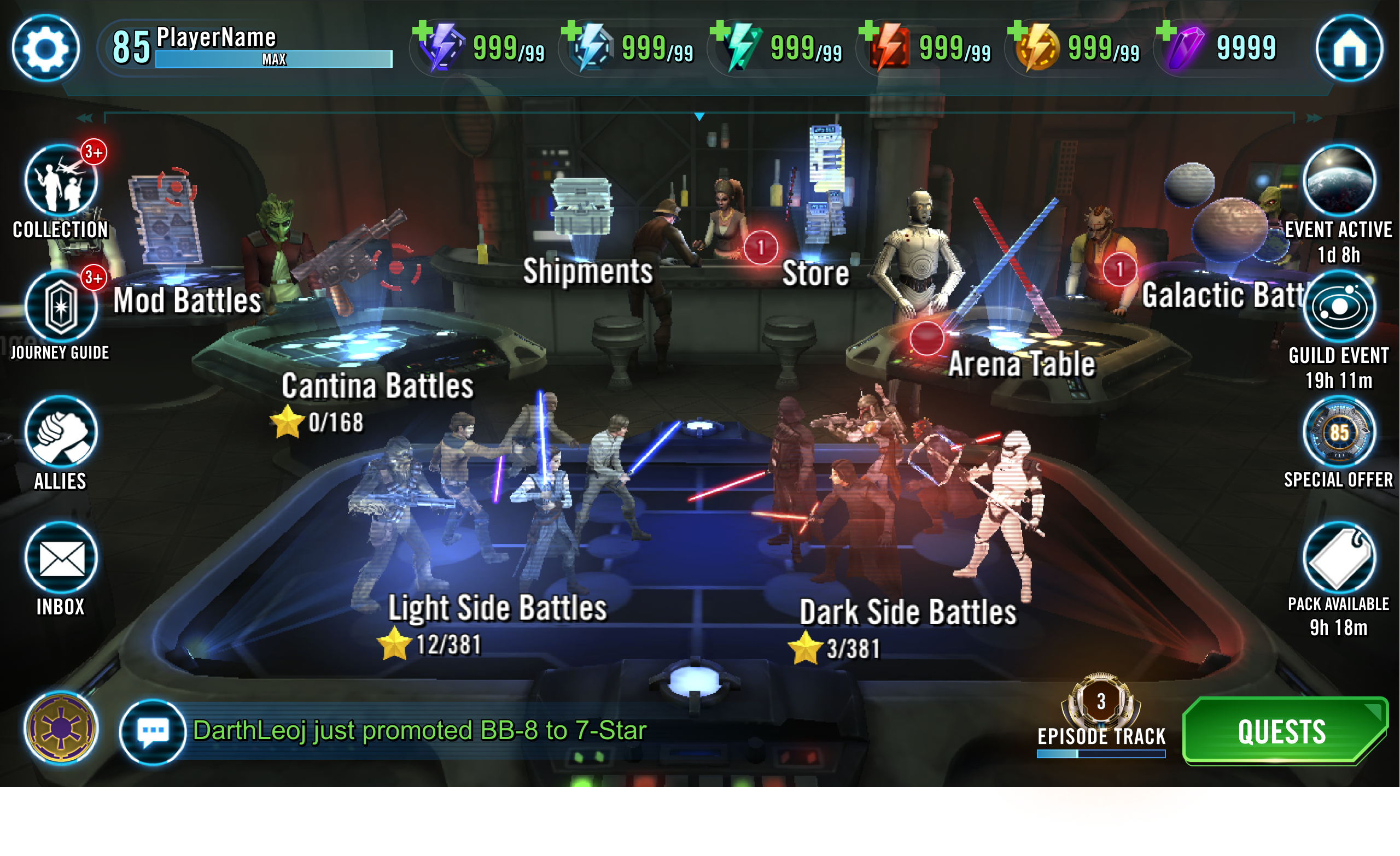Screen dimensions: 1400x856
Task: Open the Episode Track rewards
Action: point(1101,710)
